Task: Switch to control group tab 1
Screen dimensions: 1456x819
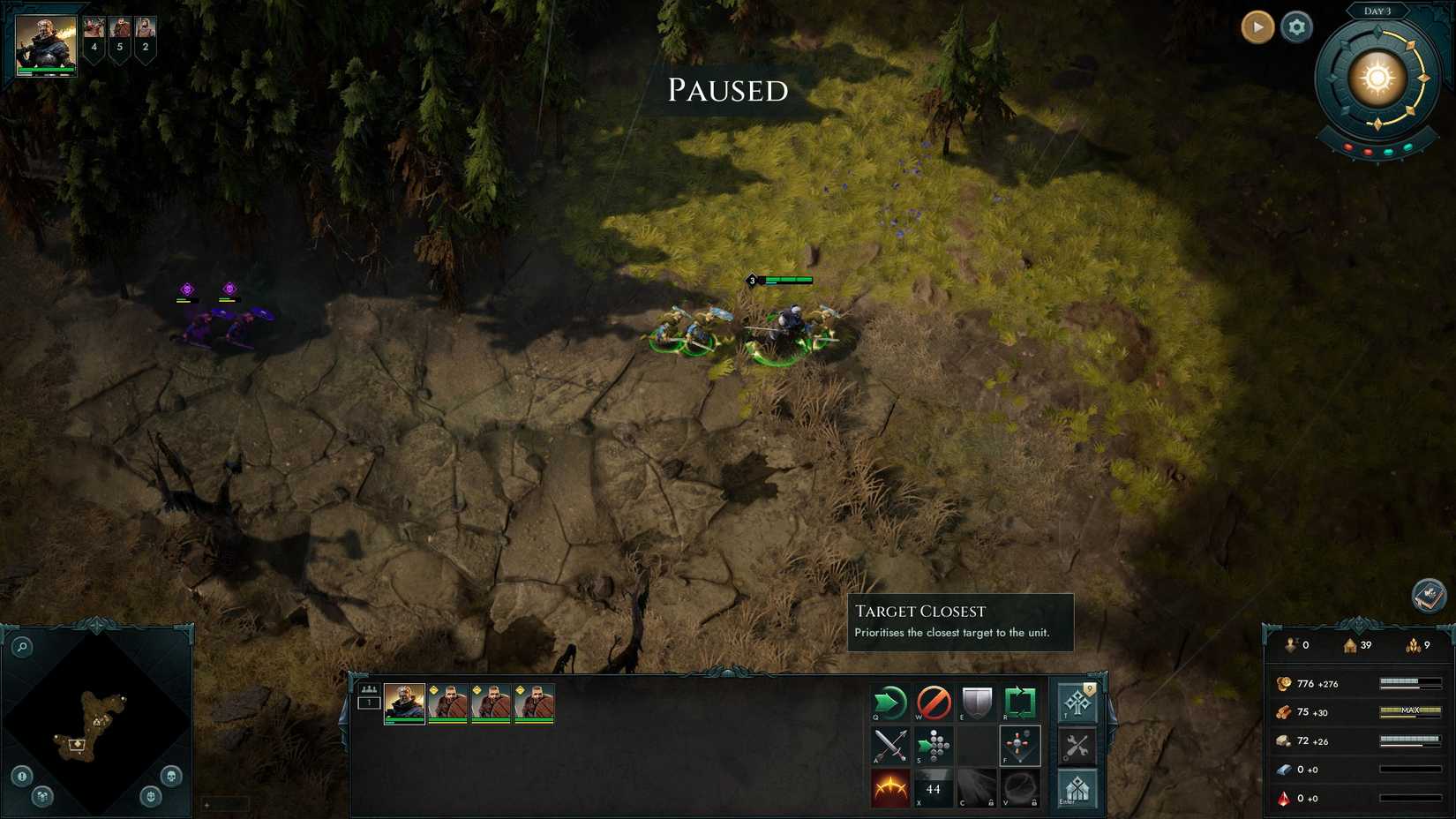Action: [x=369, y=704]
